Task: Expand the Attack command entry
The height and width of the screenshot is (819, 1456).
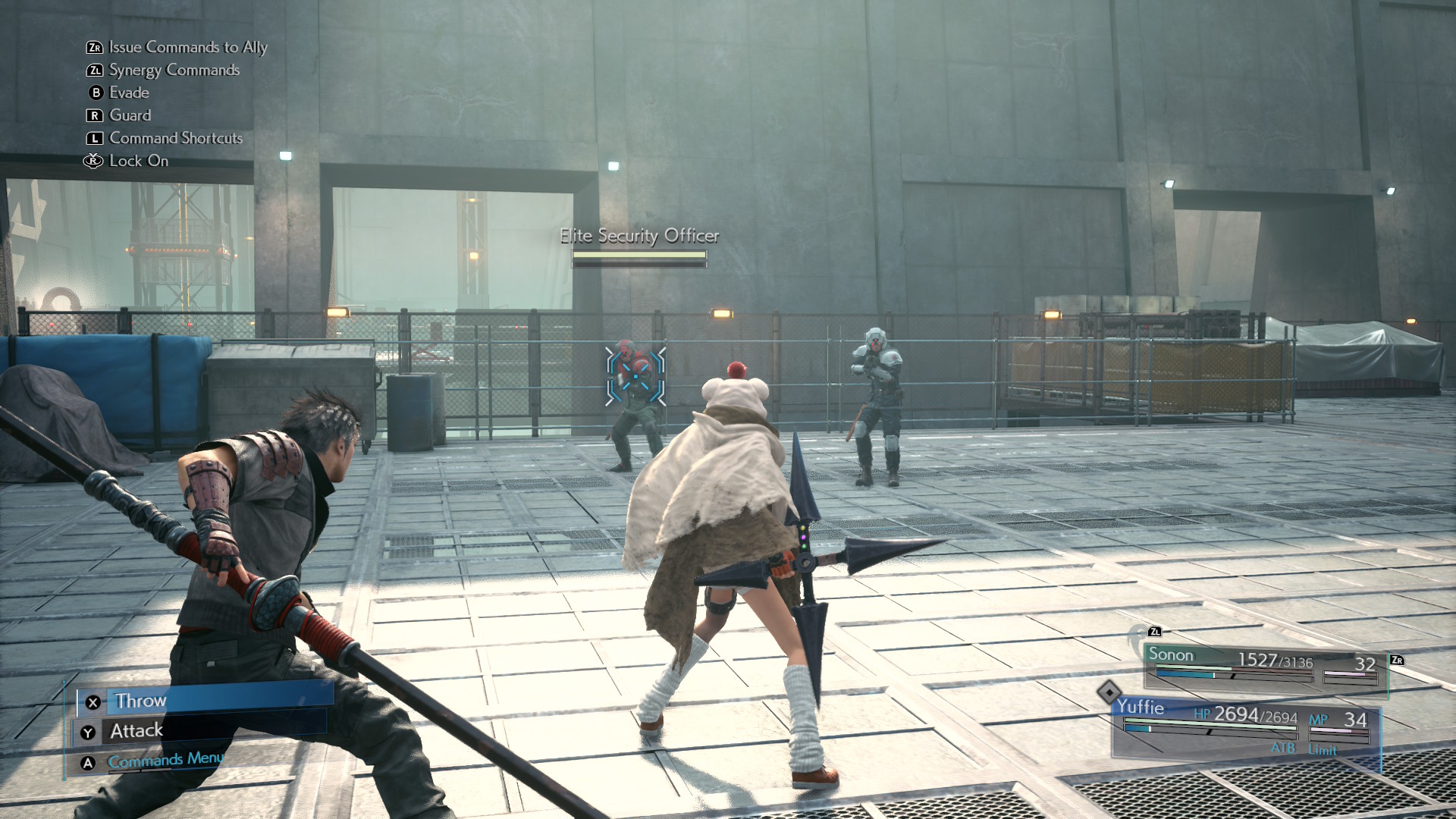Action: coord(136,730)
